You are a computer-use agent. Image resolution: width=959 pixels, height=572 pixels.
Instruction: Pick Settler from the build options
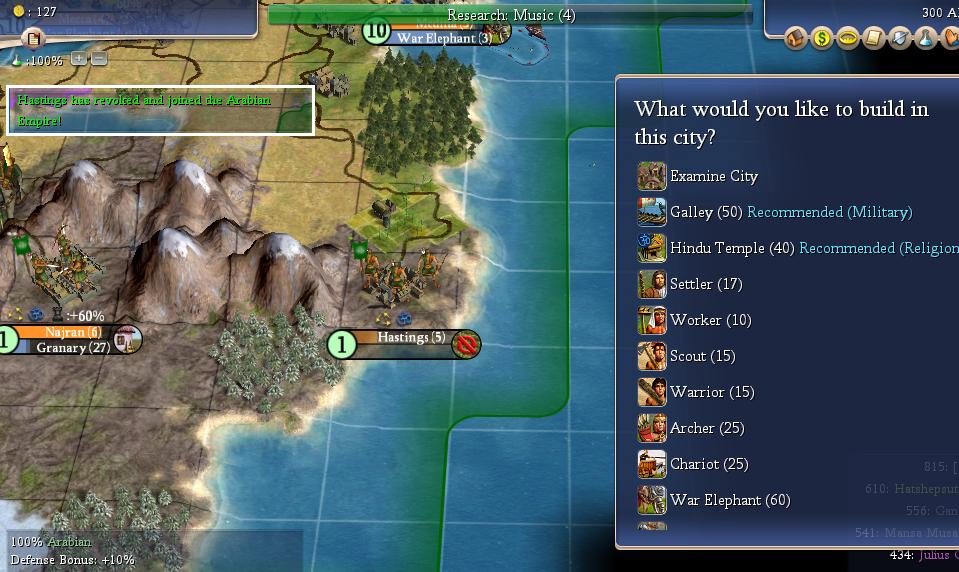click(x=705, y=284)
